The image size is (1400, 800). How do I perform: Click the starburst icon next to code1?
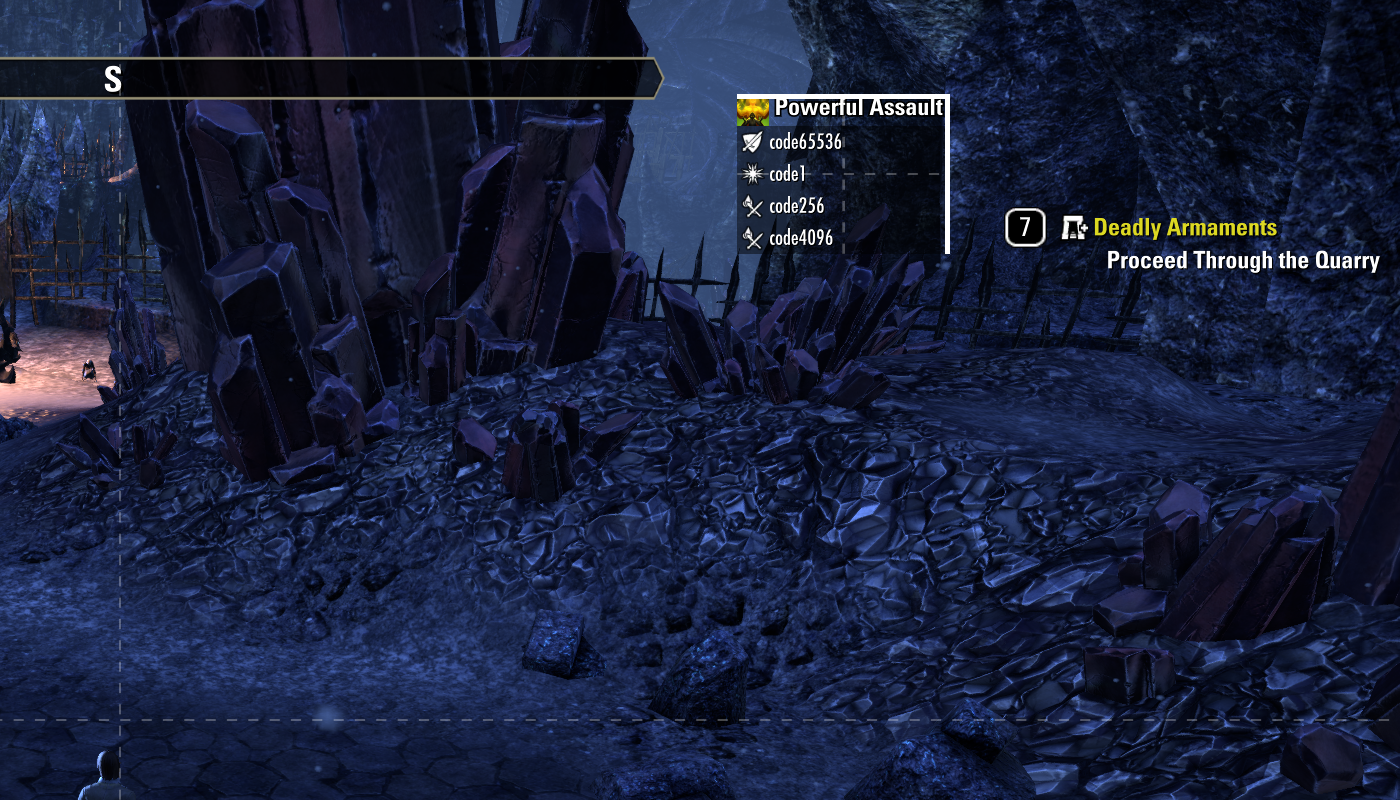751,172
